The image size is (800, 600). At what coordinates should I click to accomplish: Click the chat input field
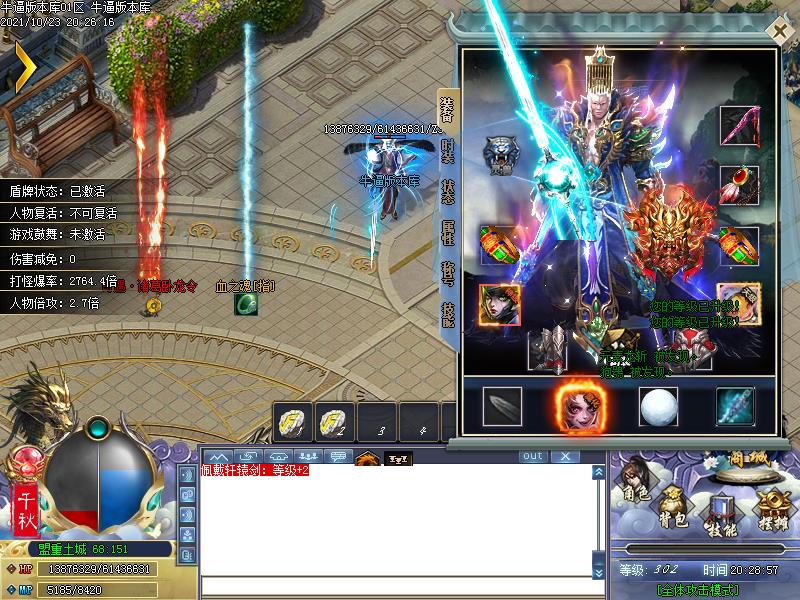tap(394, 586)
